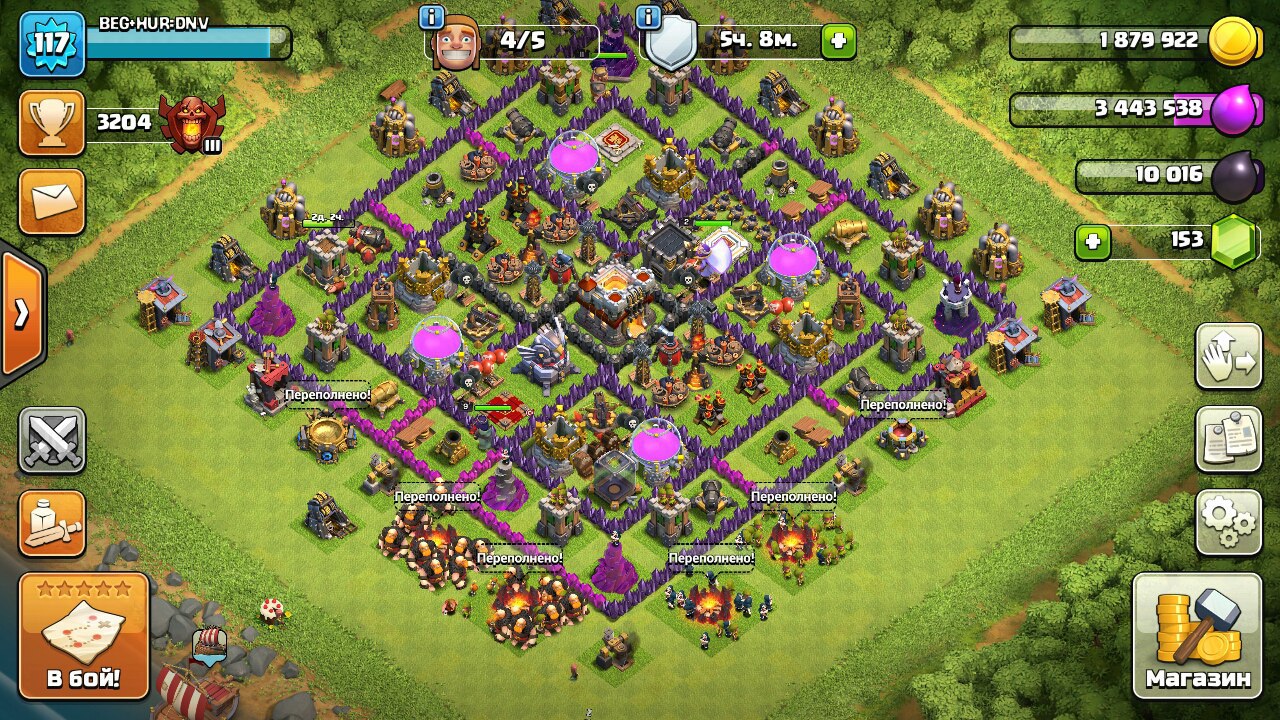Viewport: 1280px width, 720px height.
Task: Open the Магазин shop
Action: (1197, 635)
